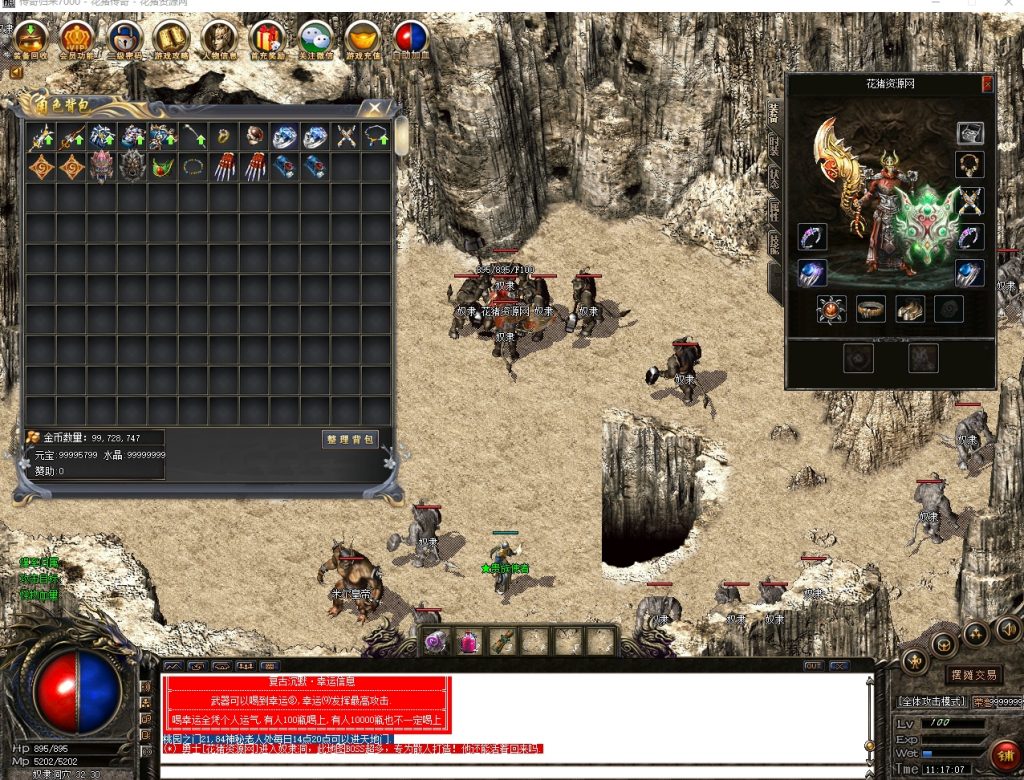Click the 二级密码 padlock icon
Screen dimensions: 1024x780
(x=123, y=38)
